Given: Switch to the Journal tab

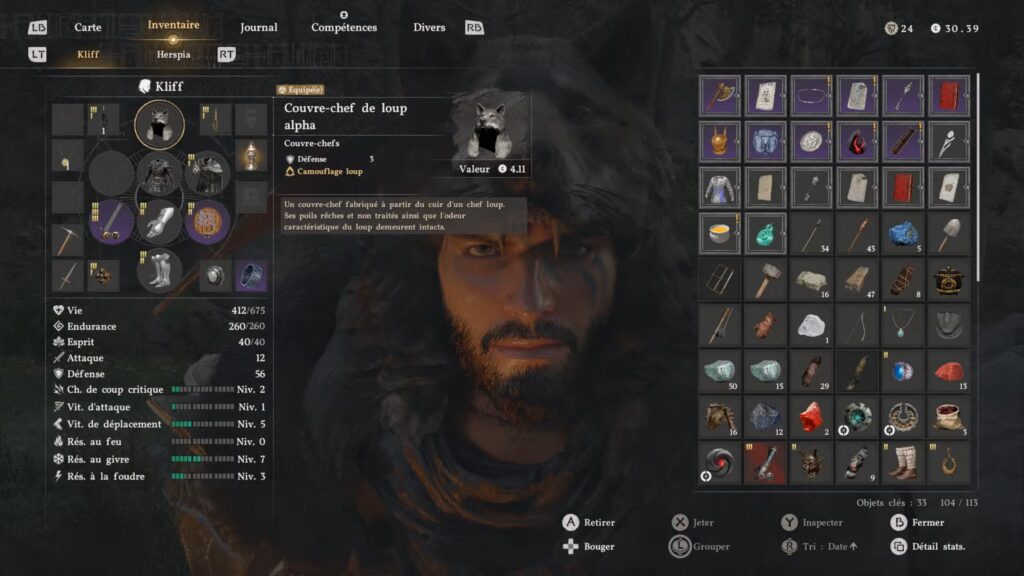Looking at the screenshot, I should pos(259,27).
